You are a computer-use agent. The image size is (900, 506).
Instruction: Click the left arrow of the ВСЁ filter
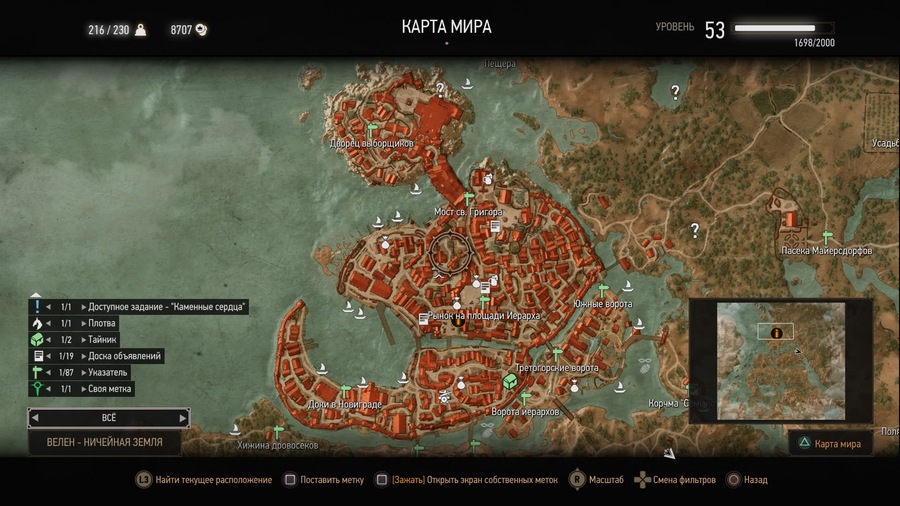pyautogui.click(x=36, y=417)
